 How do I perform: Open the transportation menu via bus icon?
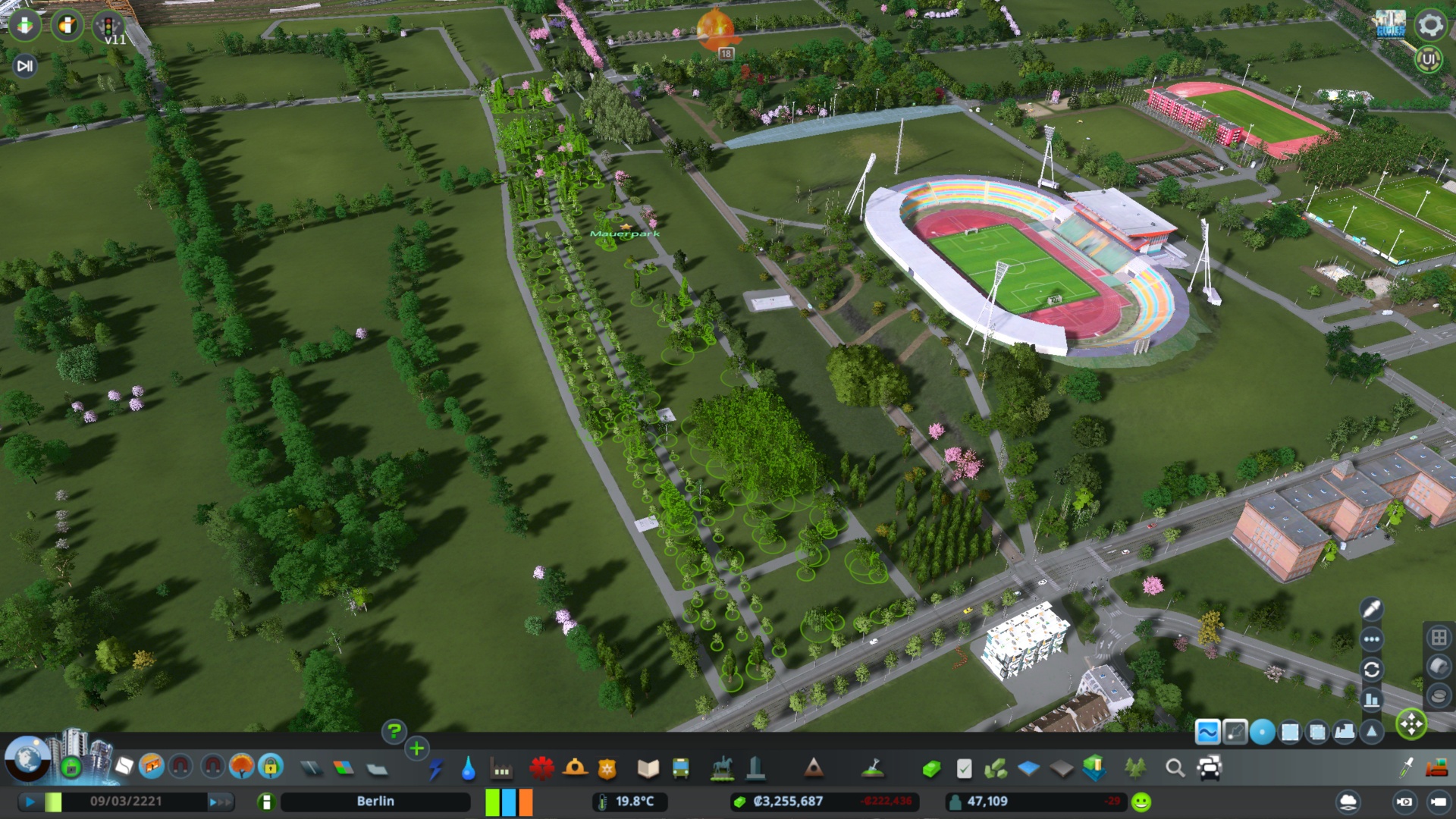[x=679, y=767]
